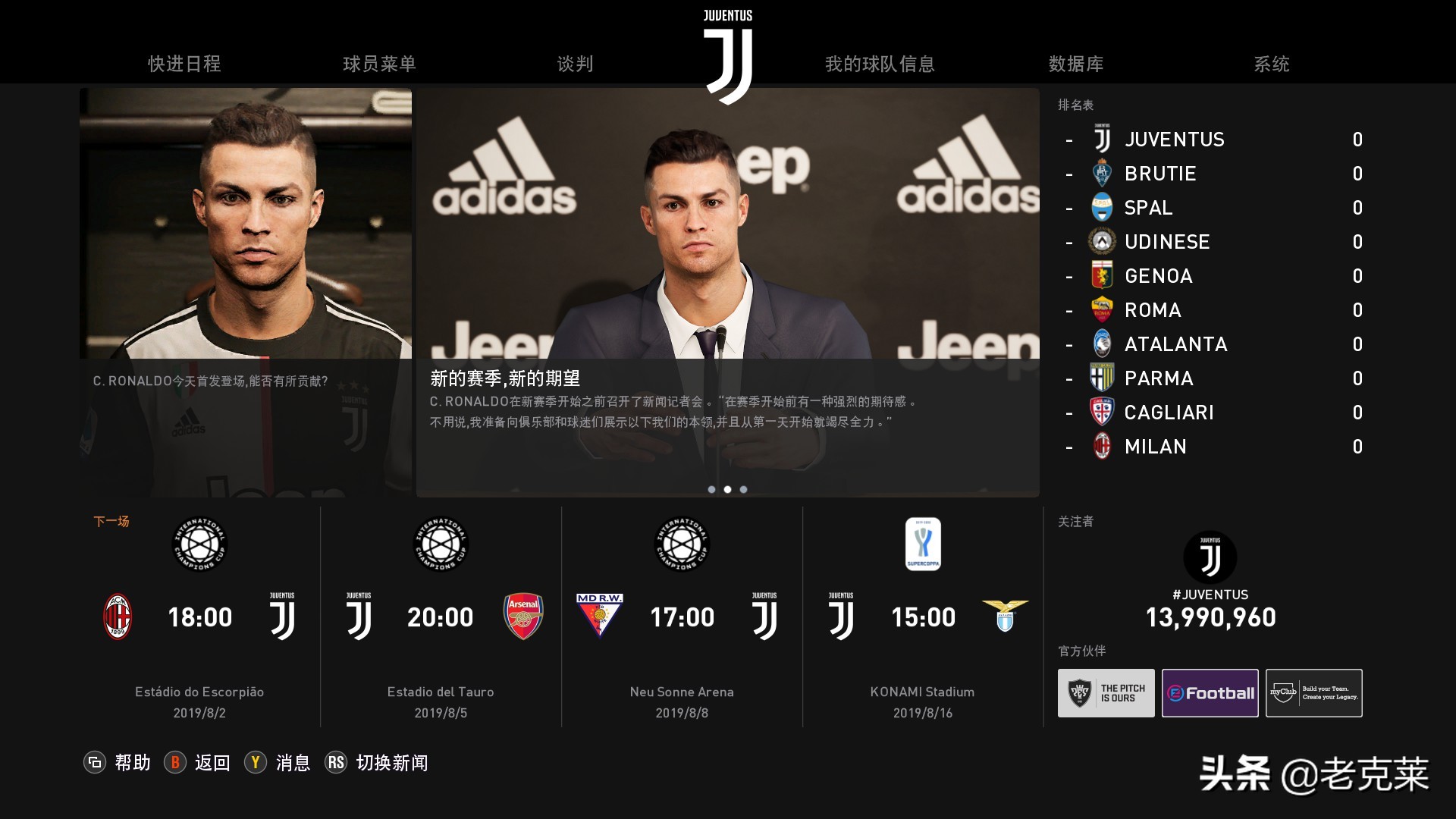Click the Atalanta crest in the rankings table

tap(1101, 344)
